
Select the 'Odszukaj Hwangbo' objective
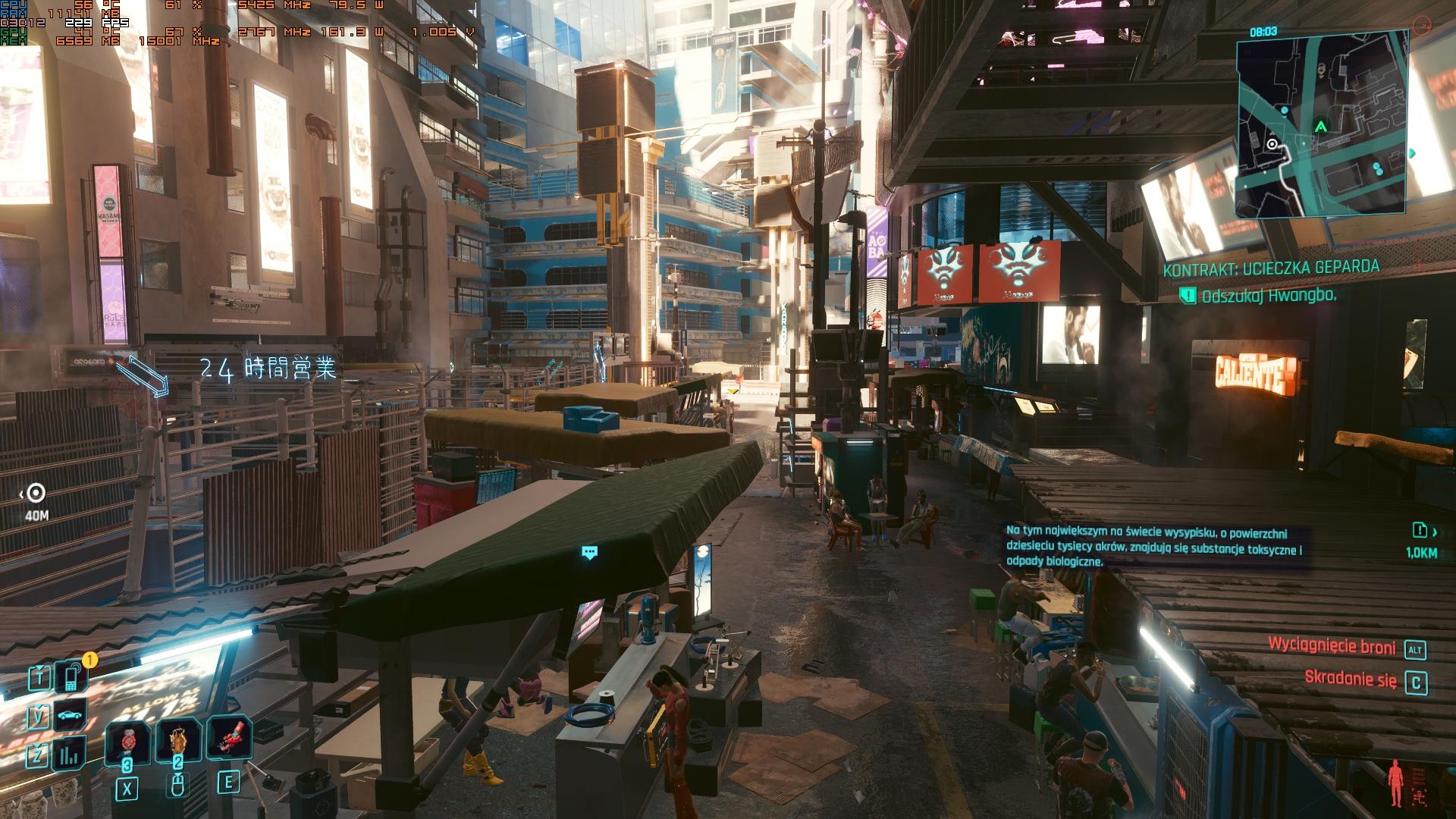click(1268, 296)
